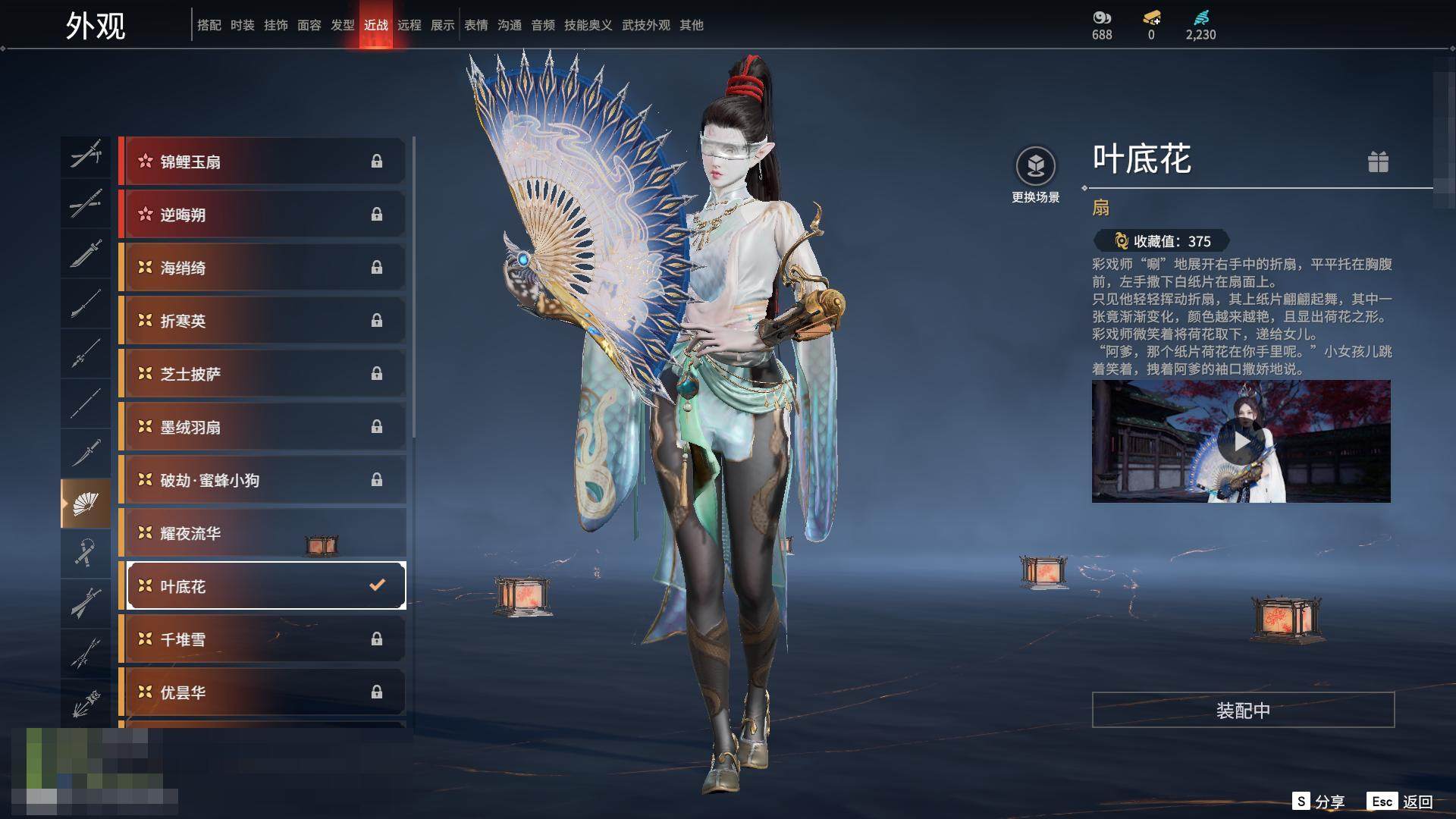Select the fan weapon category icon
The width and height of the screenshot is (1456, 819).
click(x=86, y=504)
